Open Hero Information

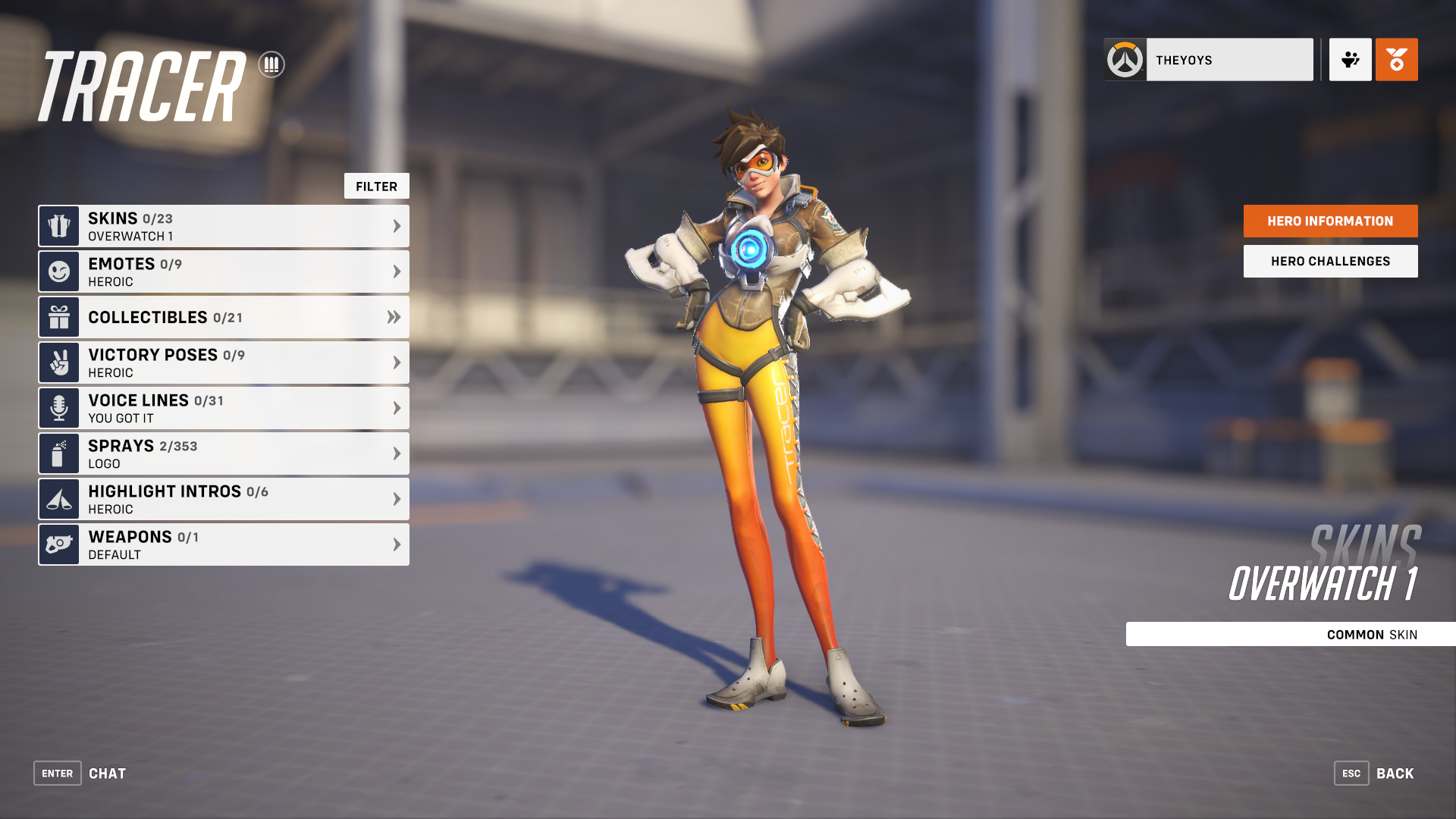click(x=1329, y=221)
